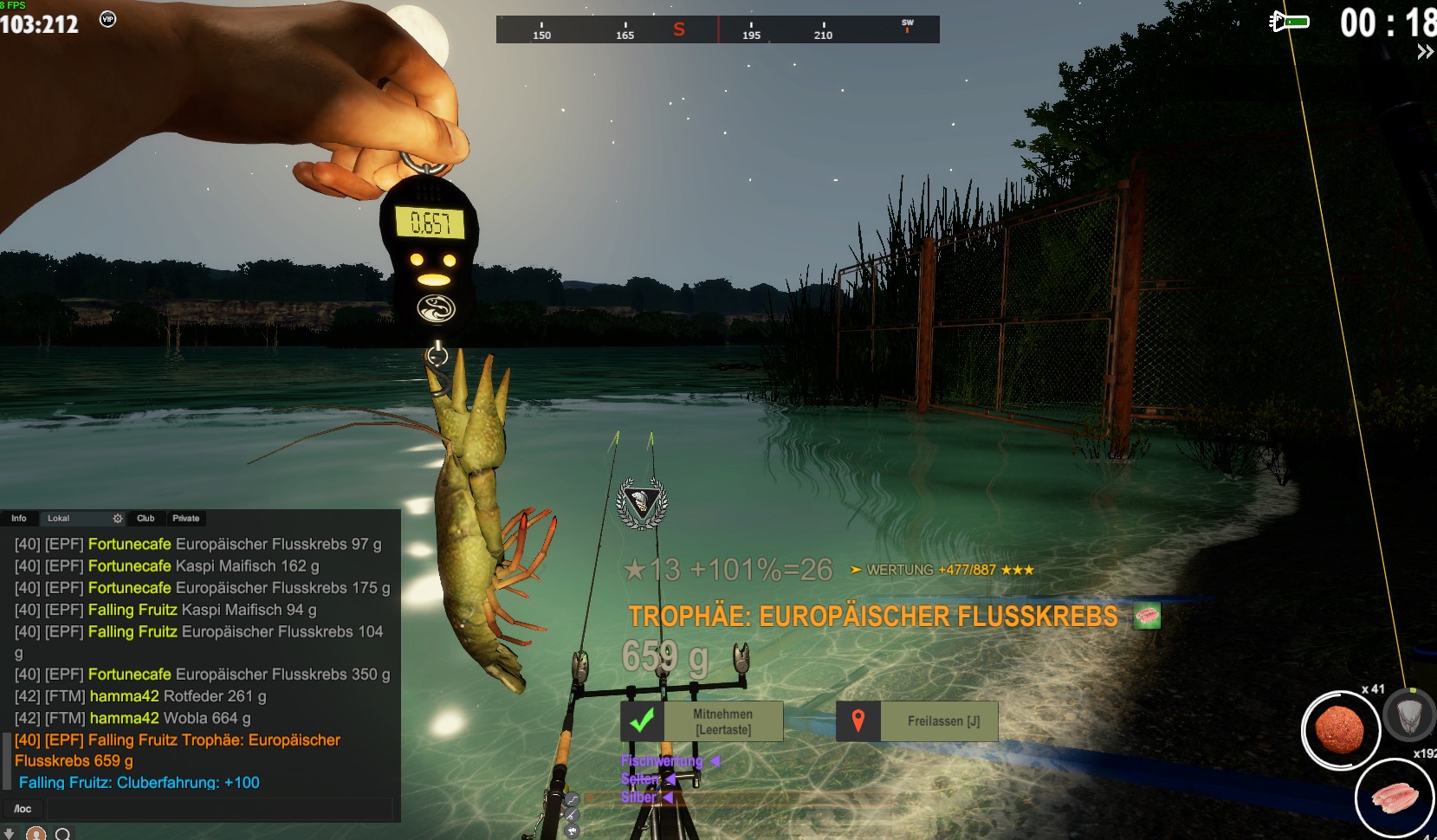This screenshot has width=1437, height=840.
Task: Choose the fish fillet bait slot
Action: coord(1394,798)
